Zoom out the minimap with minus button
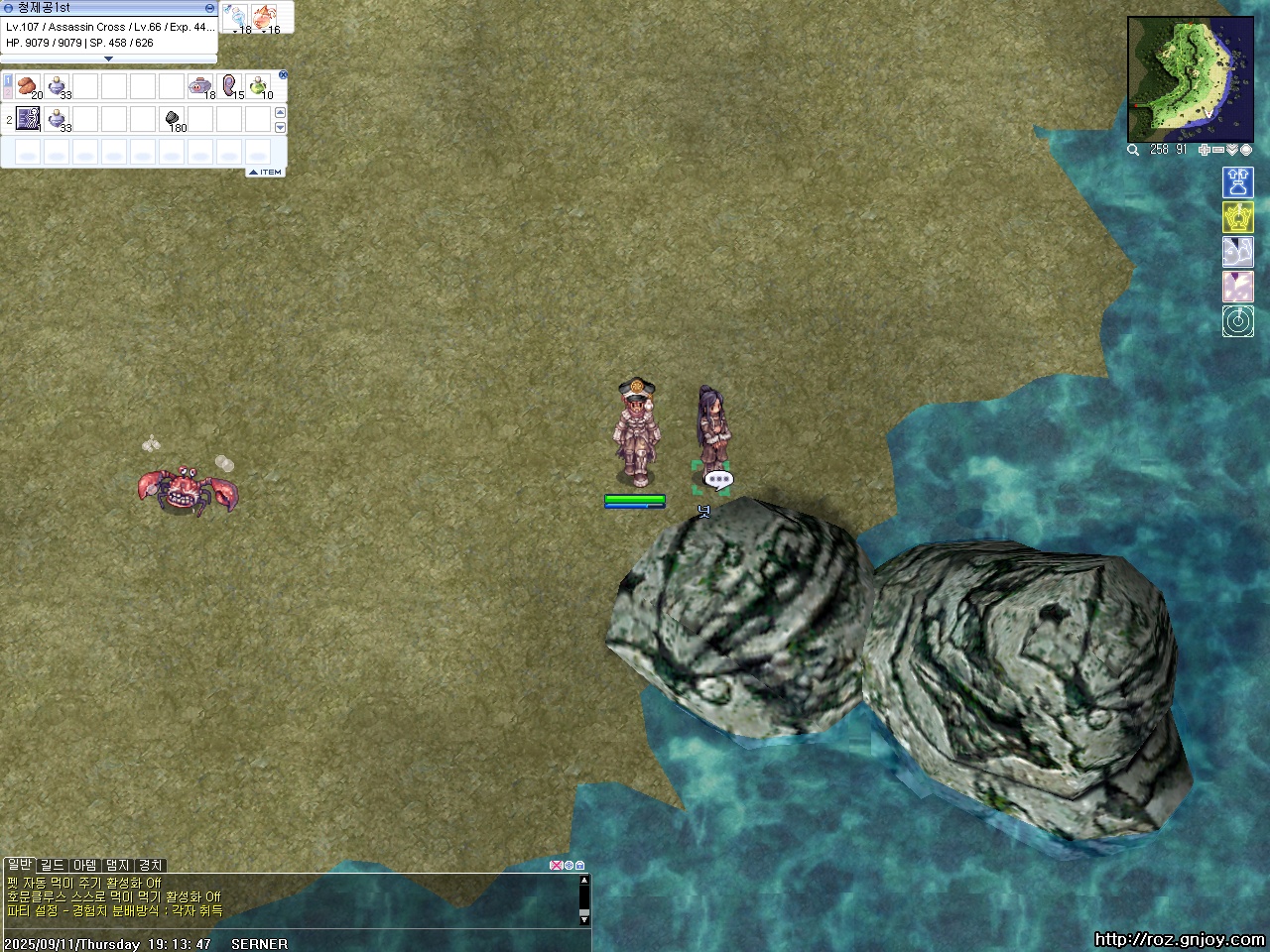The height and width of the screenshot is (952, 1270). tap(1218, 150)
